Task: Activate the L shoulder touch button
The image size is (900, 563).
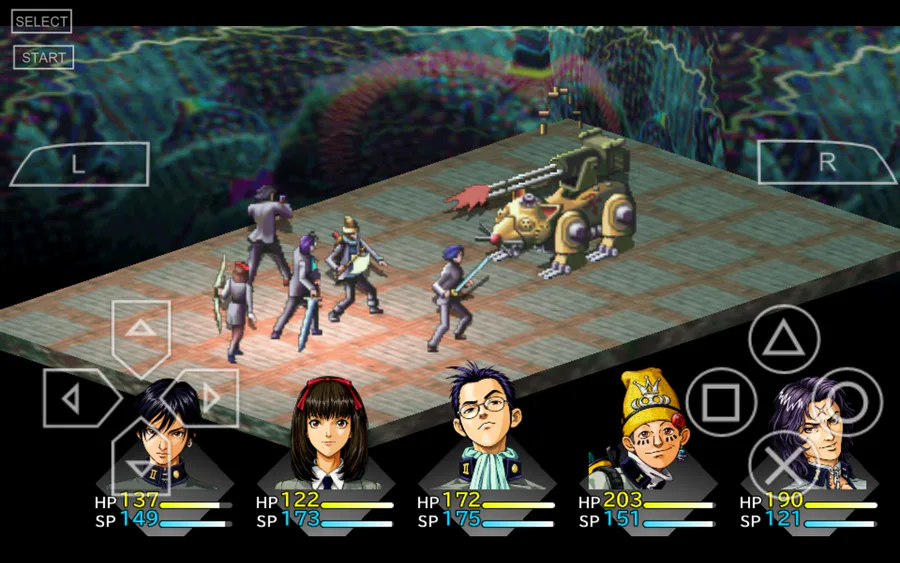Action: tap(78, 165)
